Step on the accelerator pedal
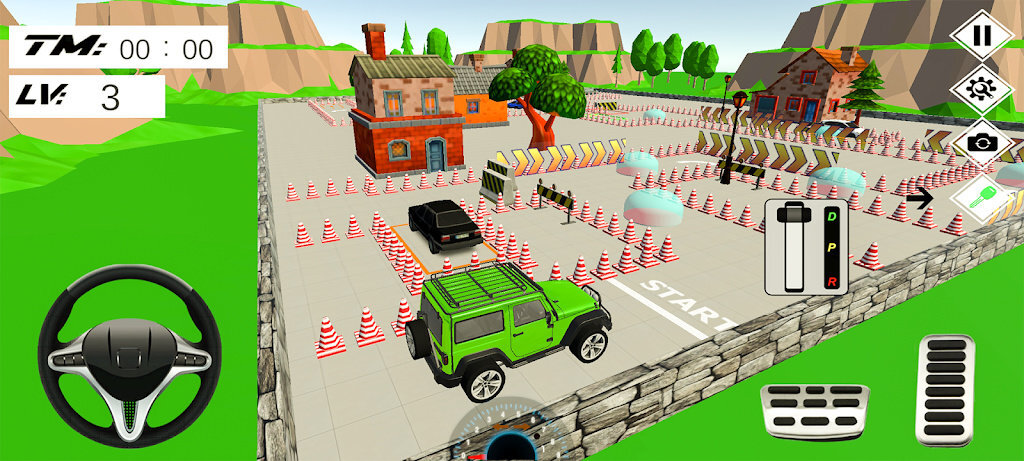This screenshot has width=1024, height=461. tap(944, 388)
